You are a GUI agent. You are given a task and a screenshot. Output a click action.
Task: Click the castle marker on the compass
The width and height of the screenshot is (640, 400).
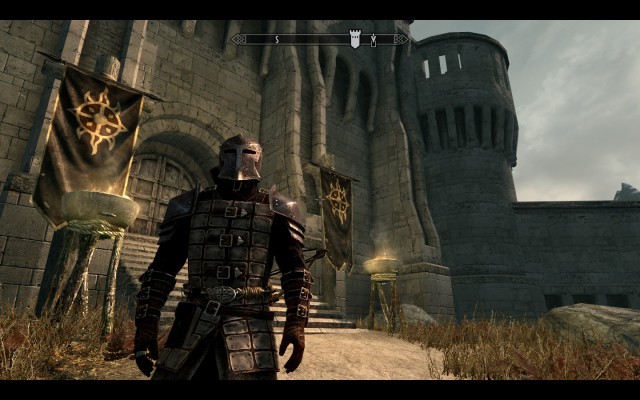[x=354, y=39]
